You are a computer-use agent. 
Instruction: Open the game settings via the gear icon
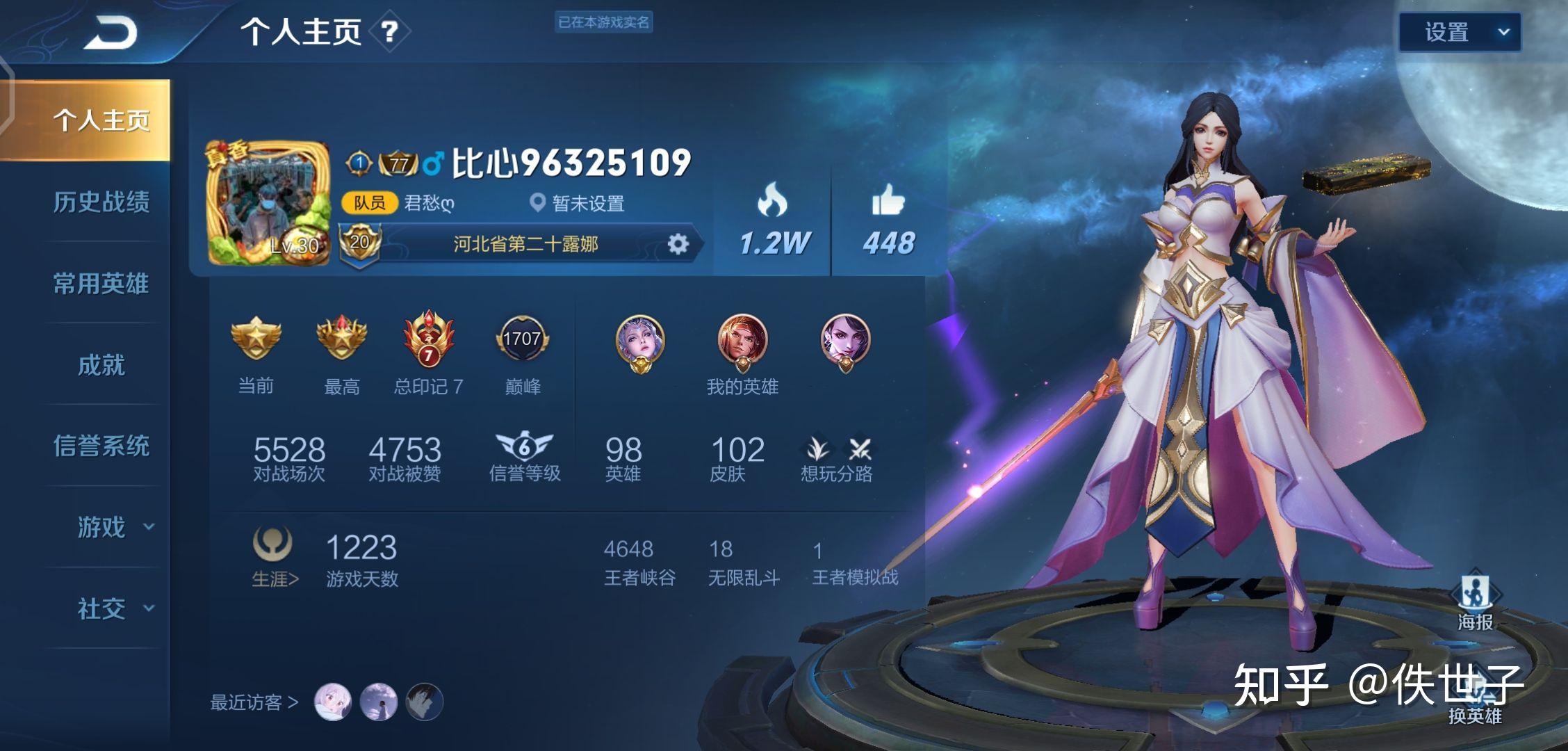click(x=679, y=245)
